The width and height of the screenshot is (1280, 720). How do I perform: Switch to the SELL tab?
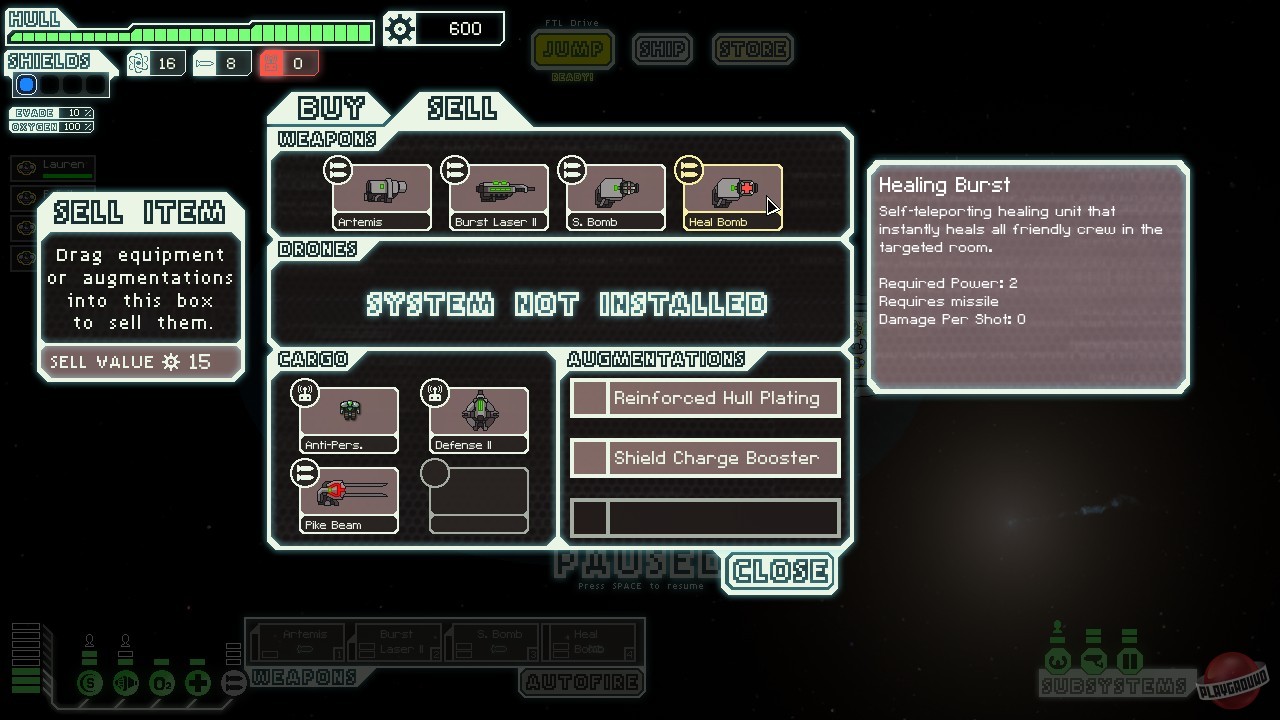click(x=463, y=108)
